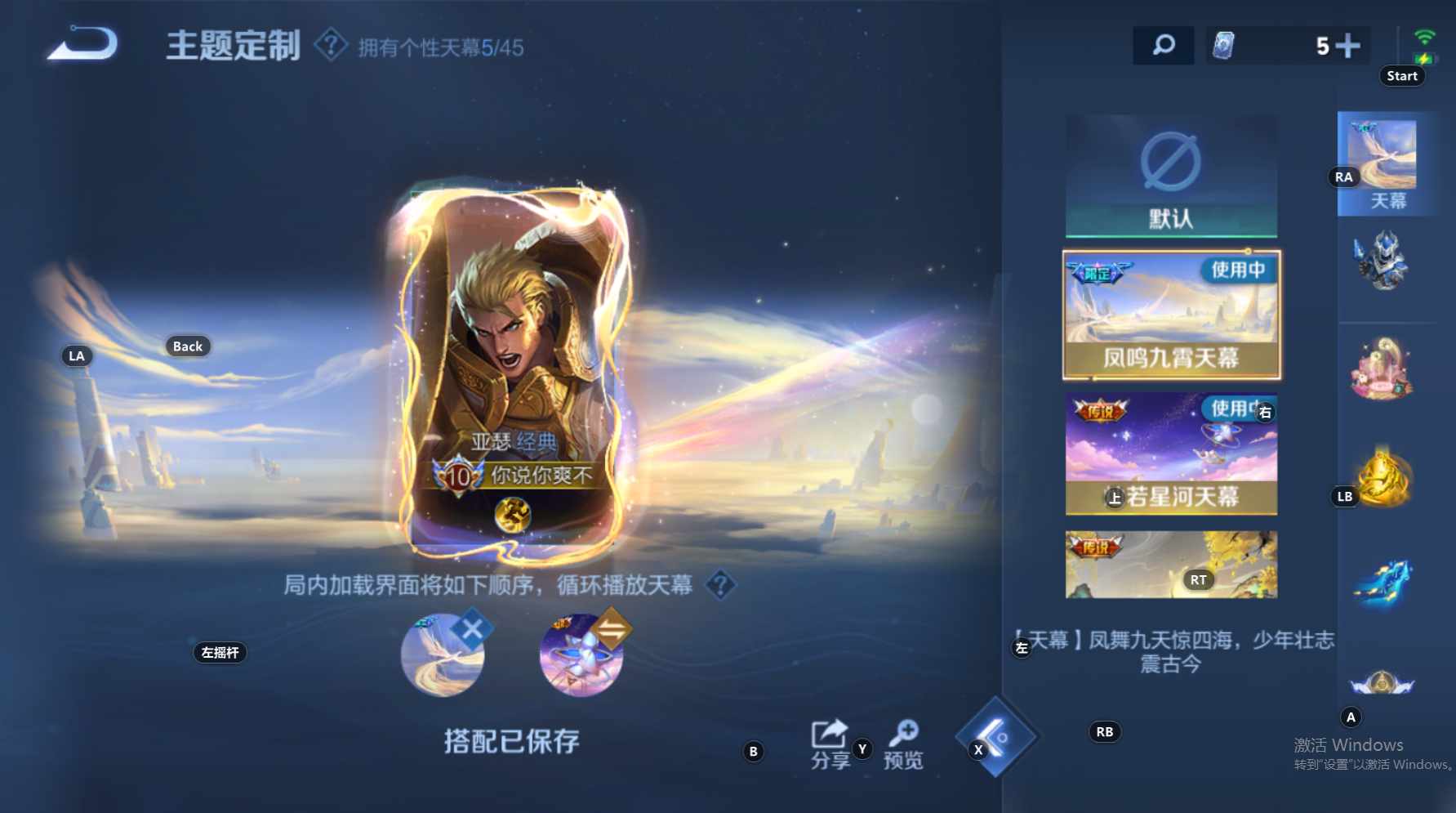The height and width of the screenshot is (813, 1456).
Task: Click the golden orb category icon near LB
Action: point(1385,476)
